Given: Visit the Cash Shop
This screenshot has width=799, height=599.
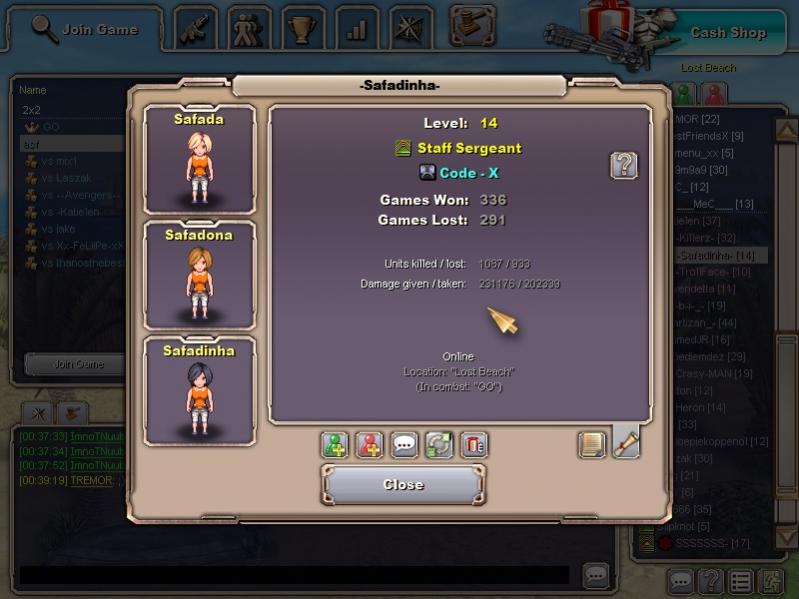Looking at the screenshot, I should coord(727,32).
